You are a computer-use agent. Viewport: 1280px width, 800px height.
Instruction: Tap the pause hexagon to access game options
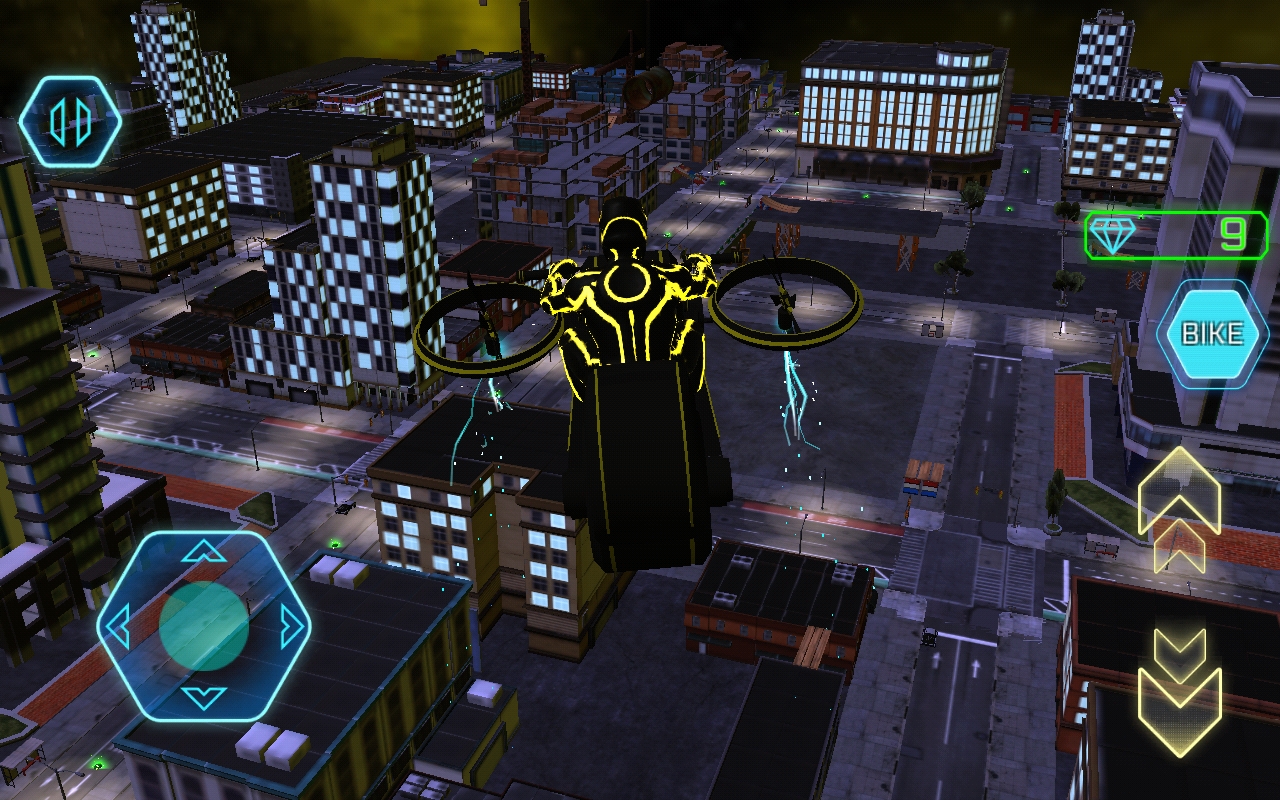[x=72, y=120]
